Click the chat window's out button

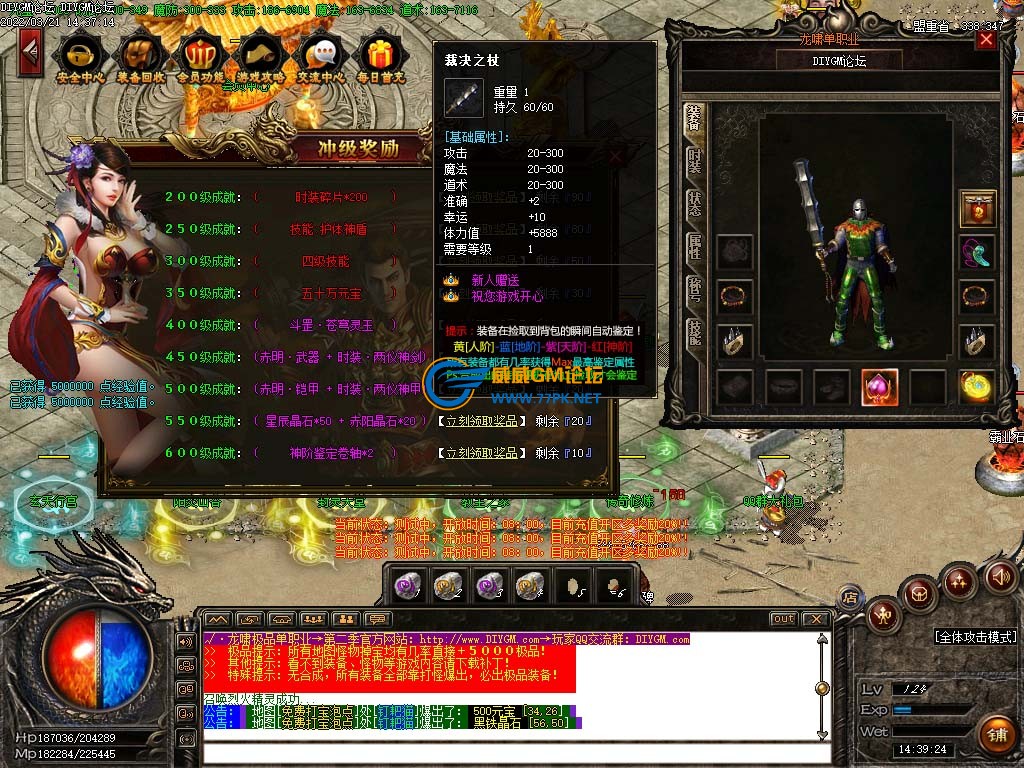click(784, 619)
